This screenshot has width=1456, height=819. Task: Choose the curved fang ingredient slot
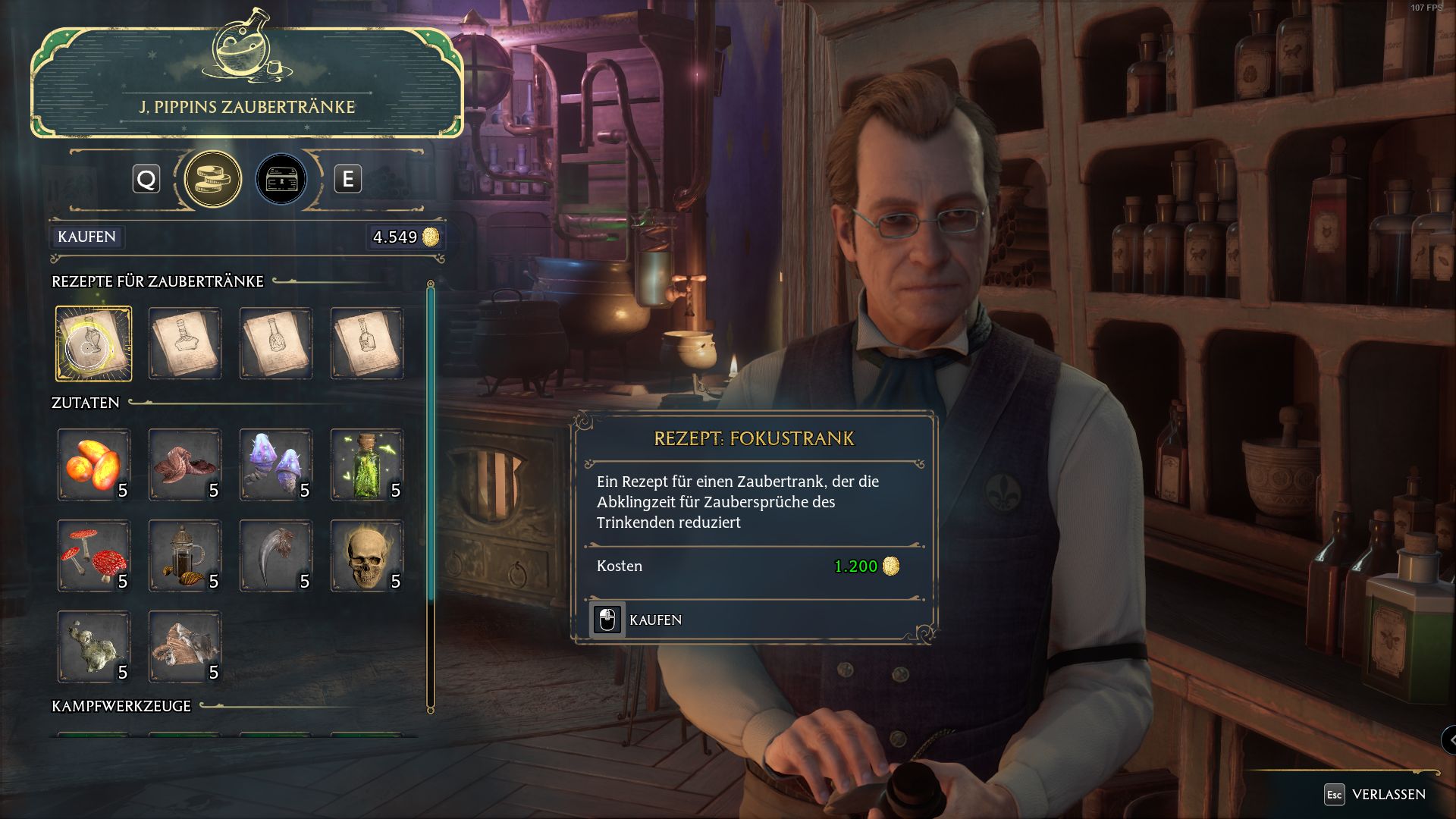(275, 556)
